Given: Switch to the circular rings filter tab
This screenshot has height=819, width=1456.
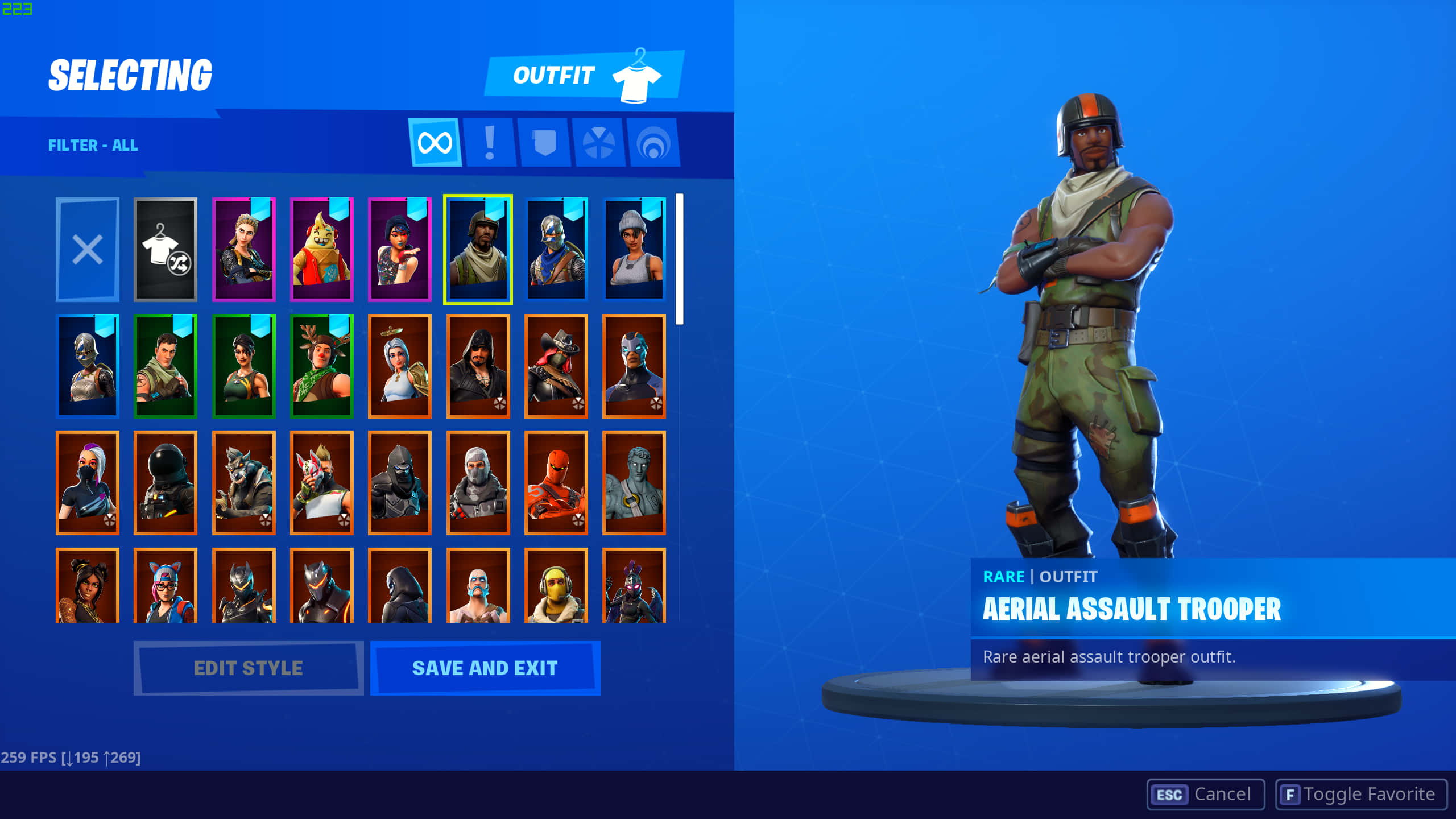Looking at the screenshot, I should point(653,143).
